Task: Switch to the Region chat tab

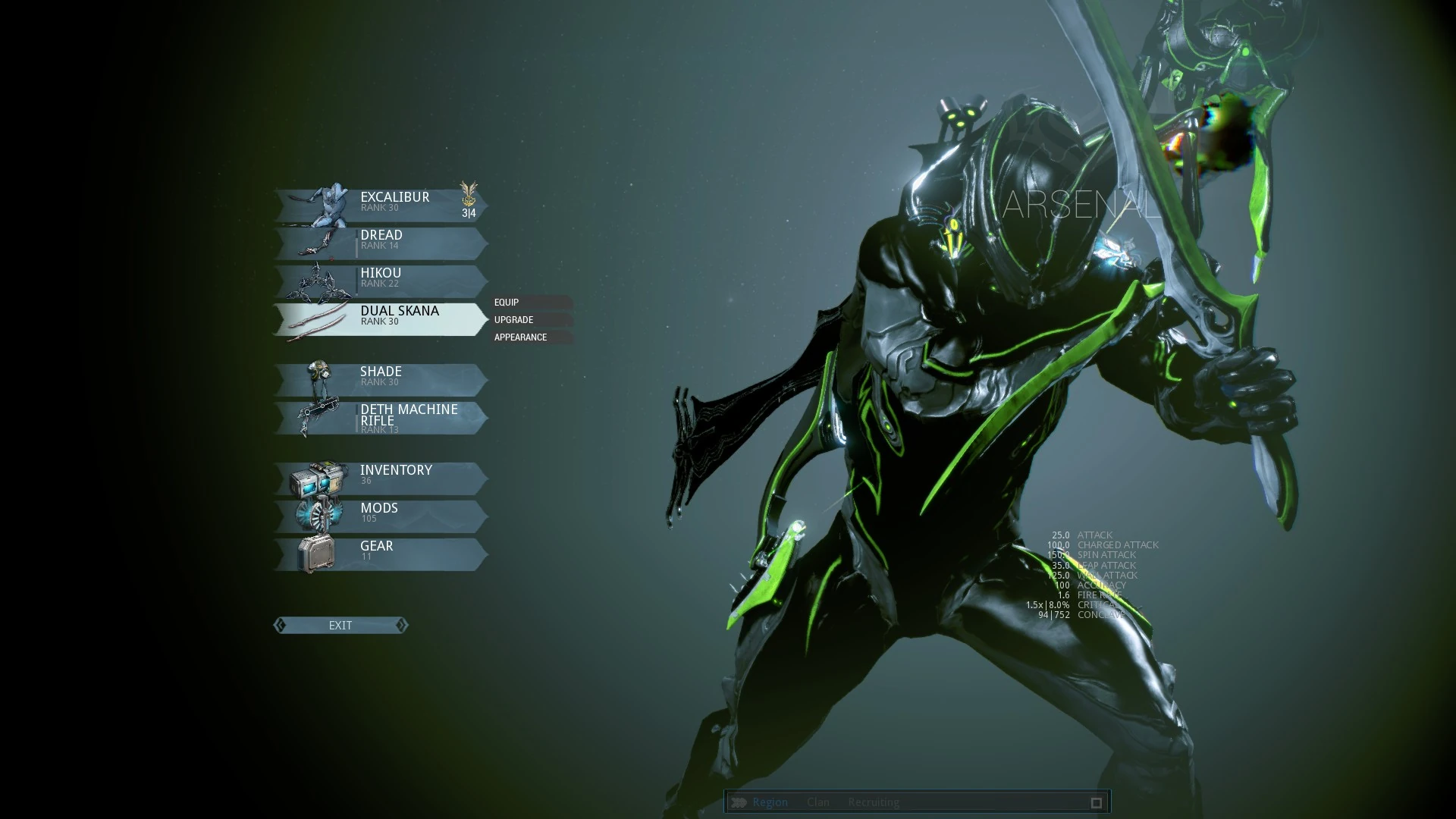Action: pyautogui.click(x=770, y=802)
